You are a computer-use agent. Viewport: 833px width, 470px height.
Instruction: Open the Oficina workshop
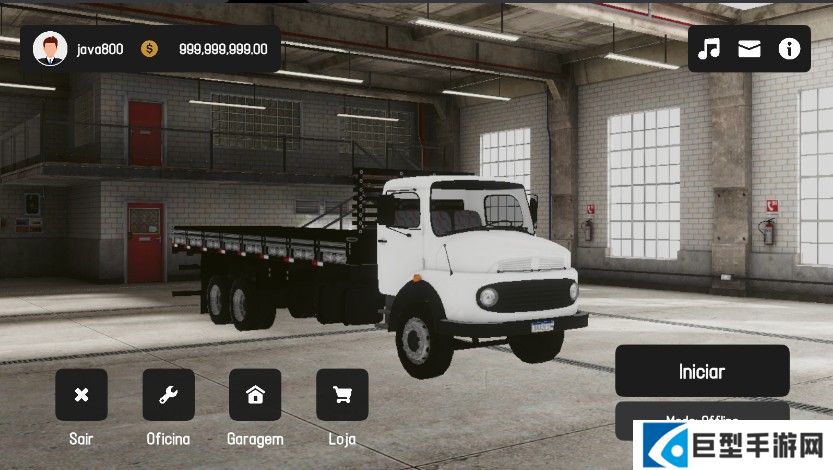click(x=168, y=395)
